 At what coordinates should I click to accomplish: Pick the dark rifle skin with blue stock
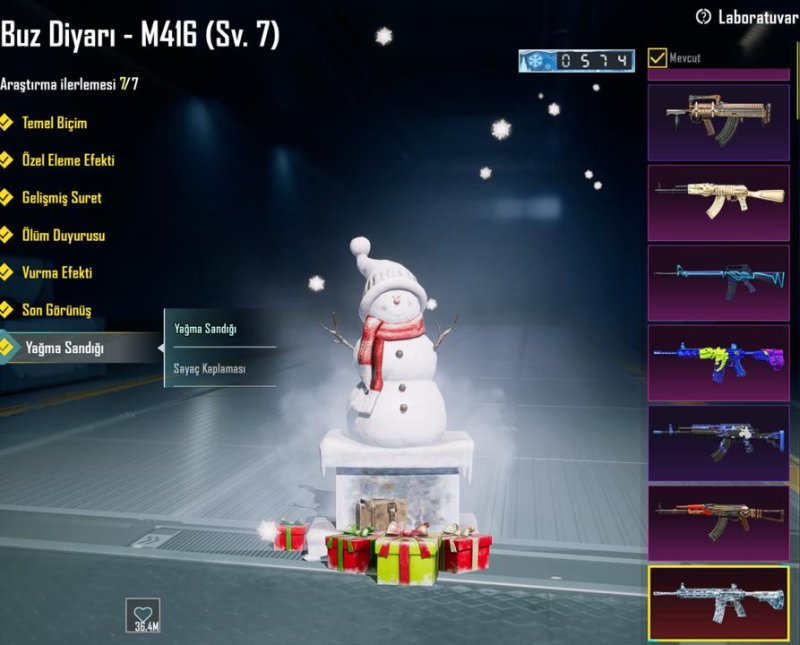(718, 441)
